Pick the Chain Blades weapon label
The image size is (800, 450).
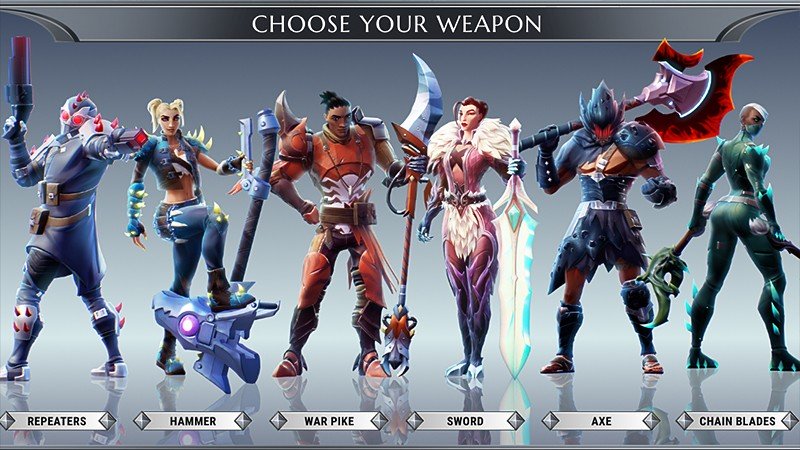click(x=736, y=421)
